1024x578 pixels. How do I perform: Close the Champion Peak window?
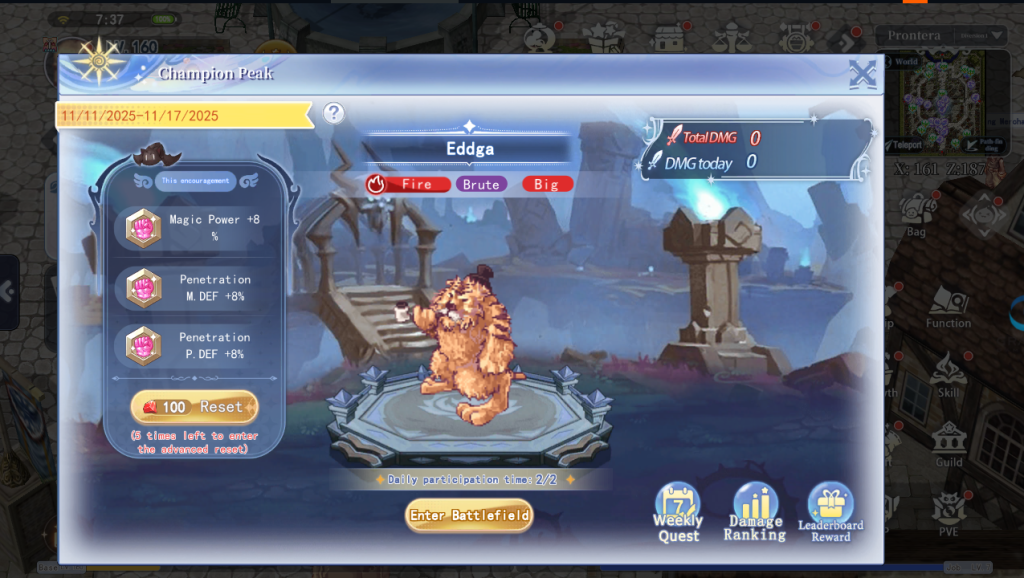point(862,75)
